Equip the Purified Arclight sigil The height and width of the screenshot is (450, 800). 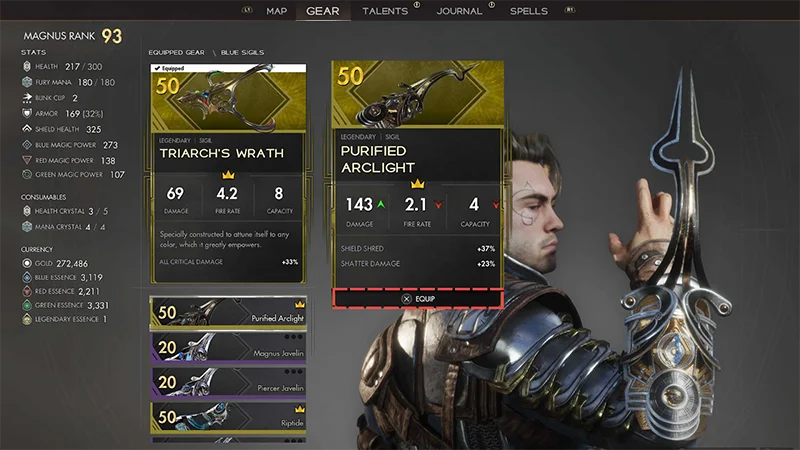click(x=417, y=298)
